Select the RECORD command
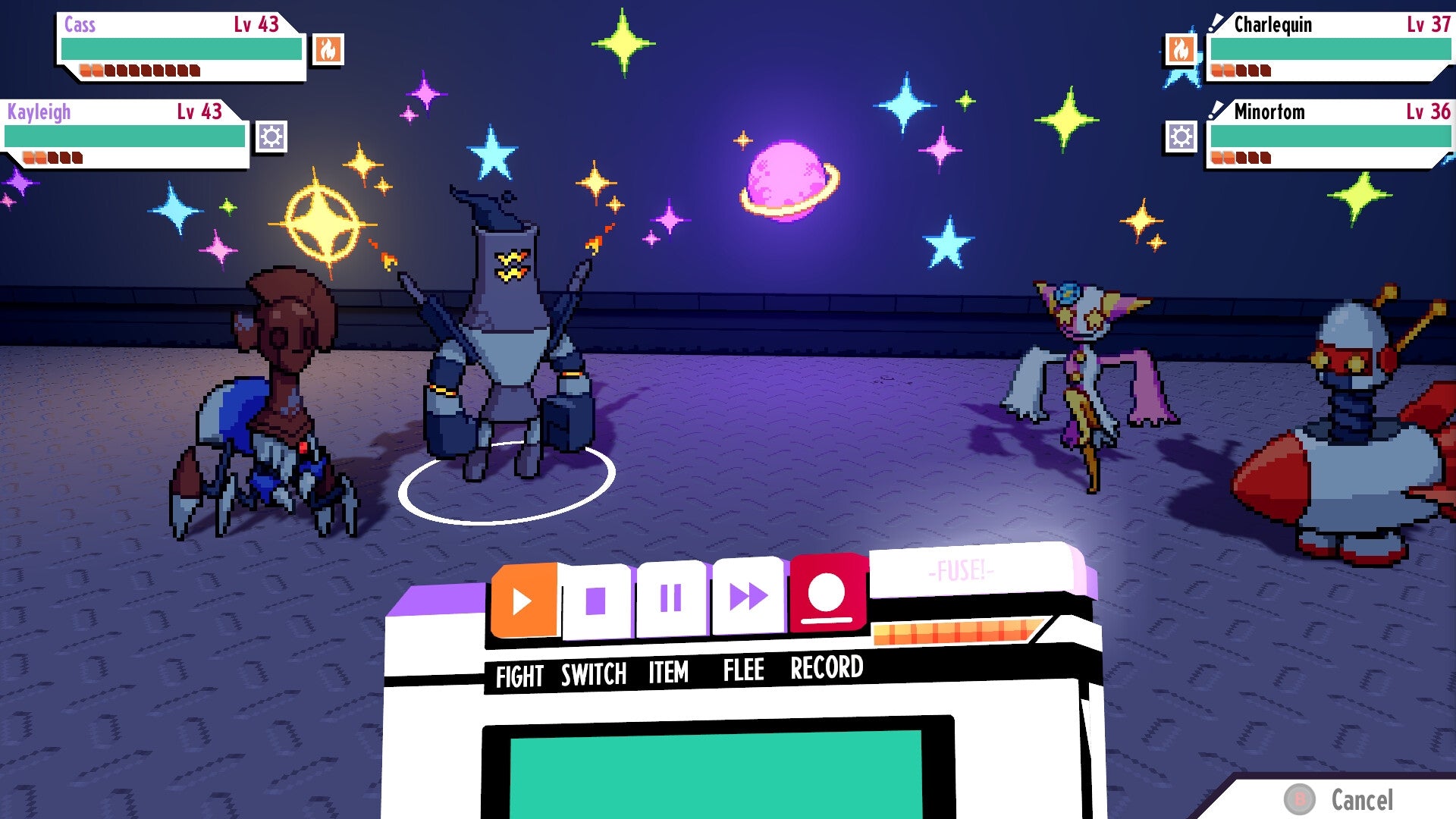The height and width of the screenshot is (819, 1456). point(826,668)
